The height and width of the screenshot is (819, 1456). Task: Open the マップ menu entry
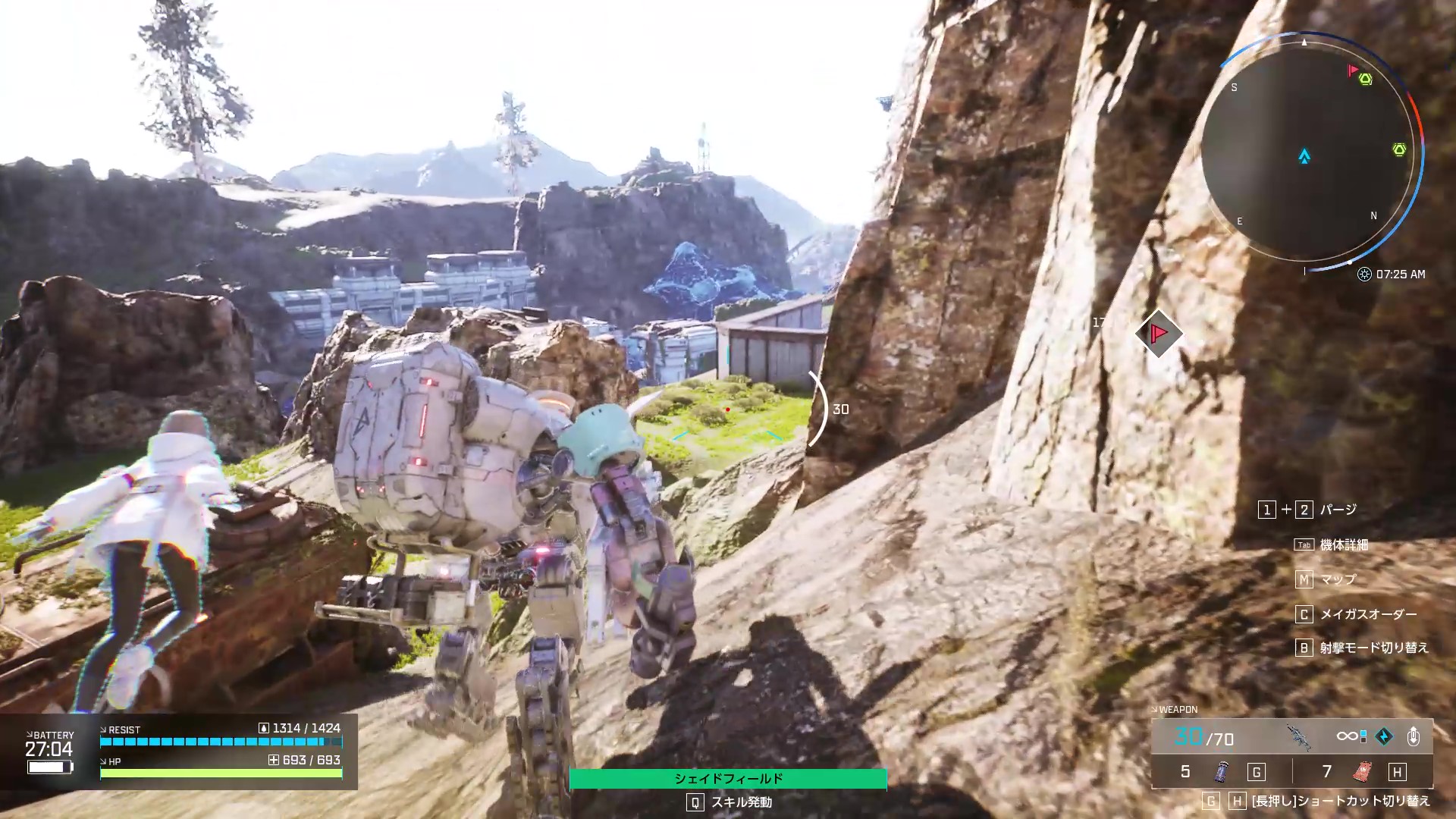click(1338, 580)
